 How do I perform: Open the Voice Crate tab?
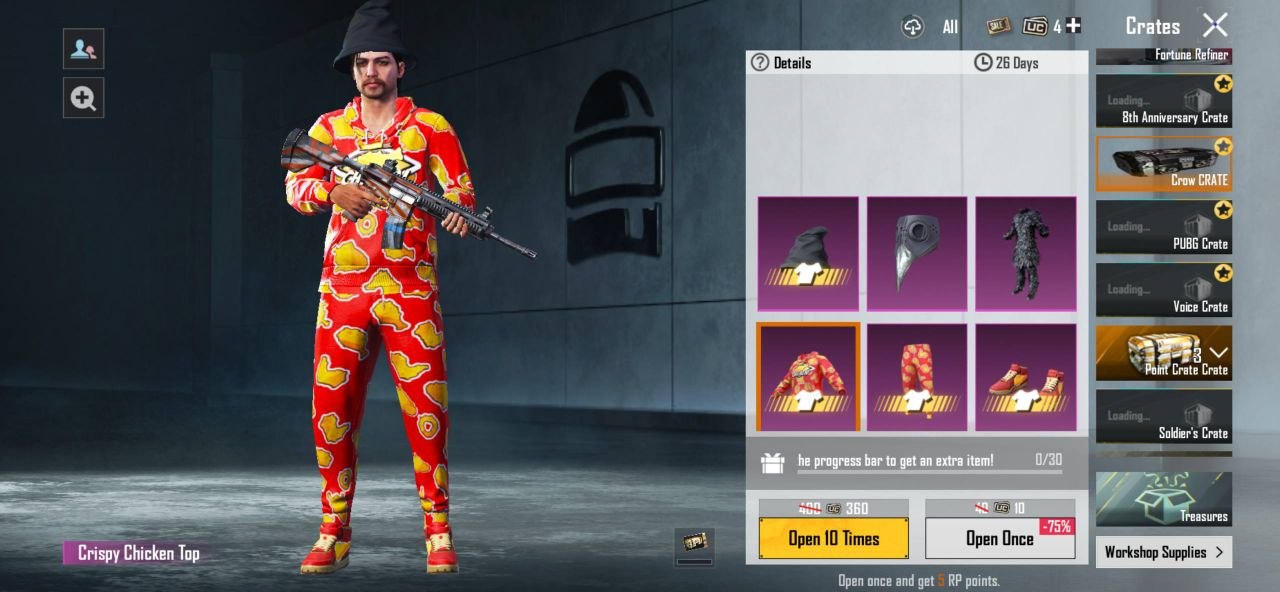1164,290
